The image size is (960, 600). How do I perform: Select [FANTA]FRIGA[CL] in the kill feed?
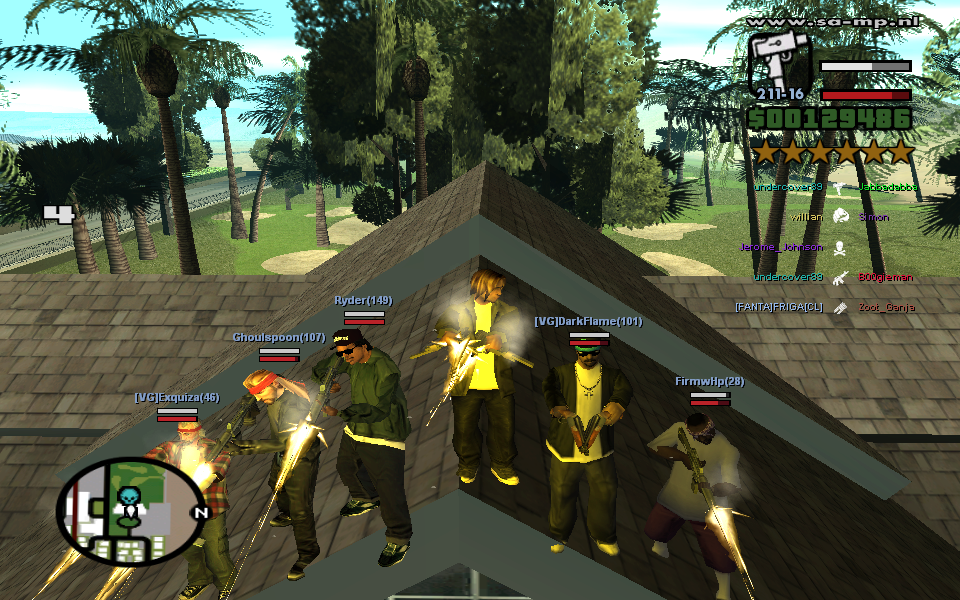point(778,307)
